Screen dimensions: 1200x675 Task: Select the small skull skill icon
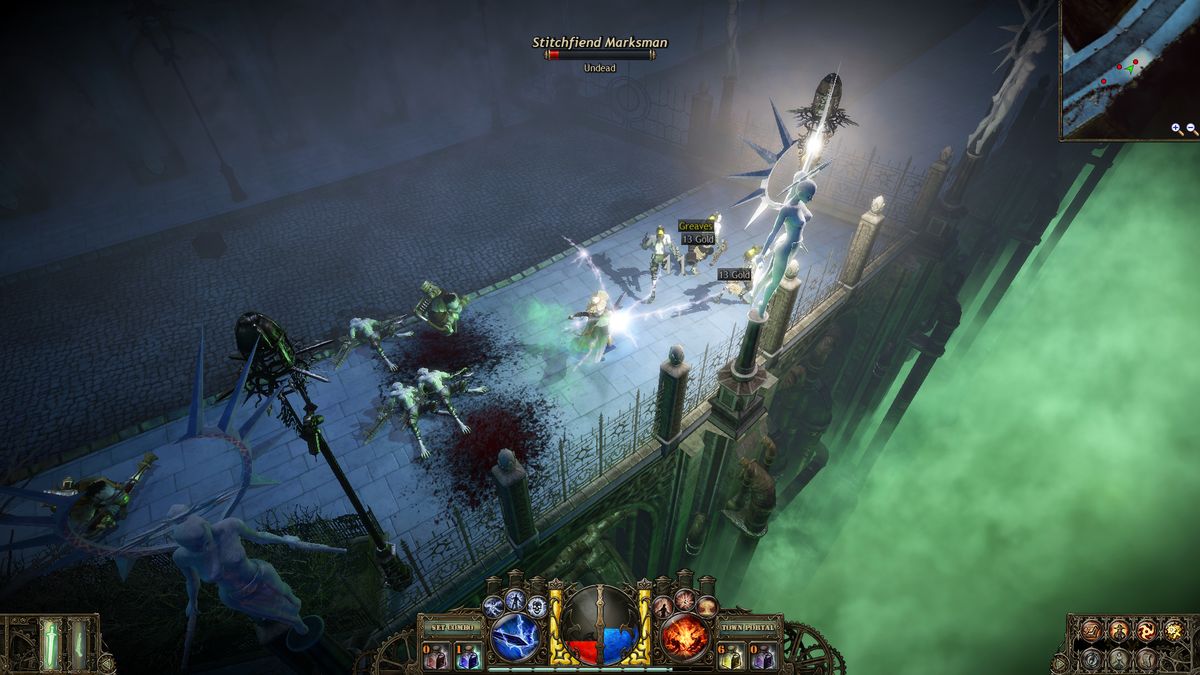[x=537, y=606]
